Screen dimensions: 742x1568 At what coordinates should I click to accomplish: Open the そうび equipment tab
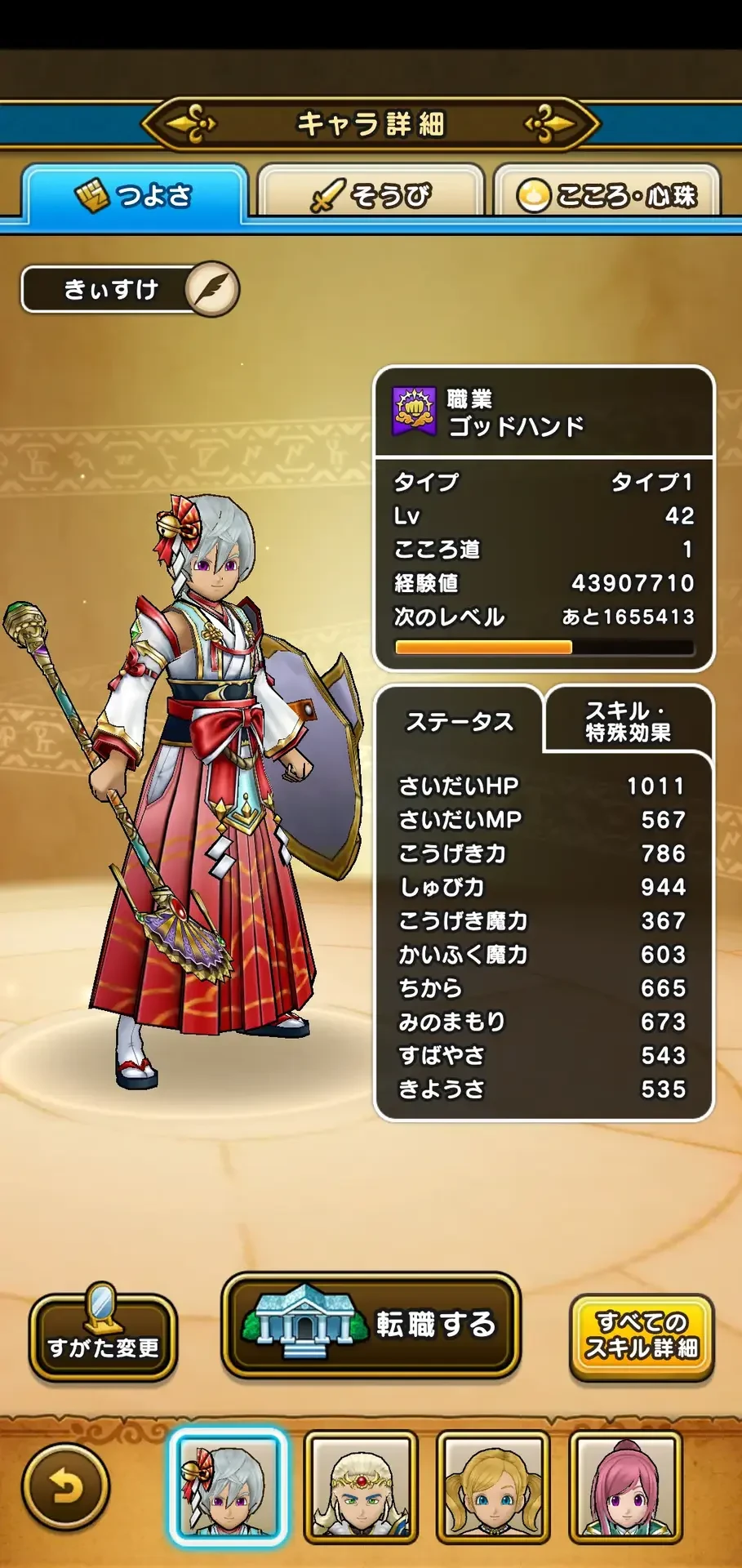tap(371, 195)
